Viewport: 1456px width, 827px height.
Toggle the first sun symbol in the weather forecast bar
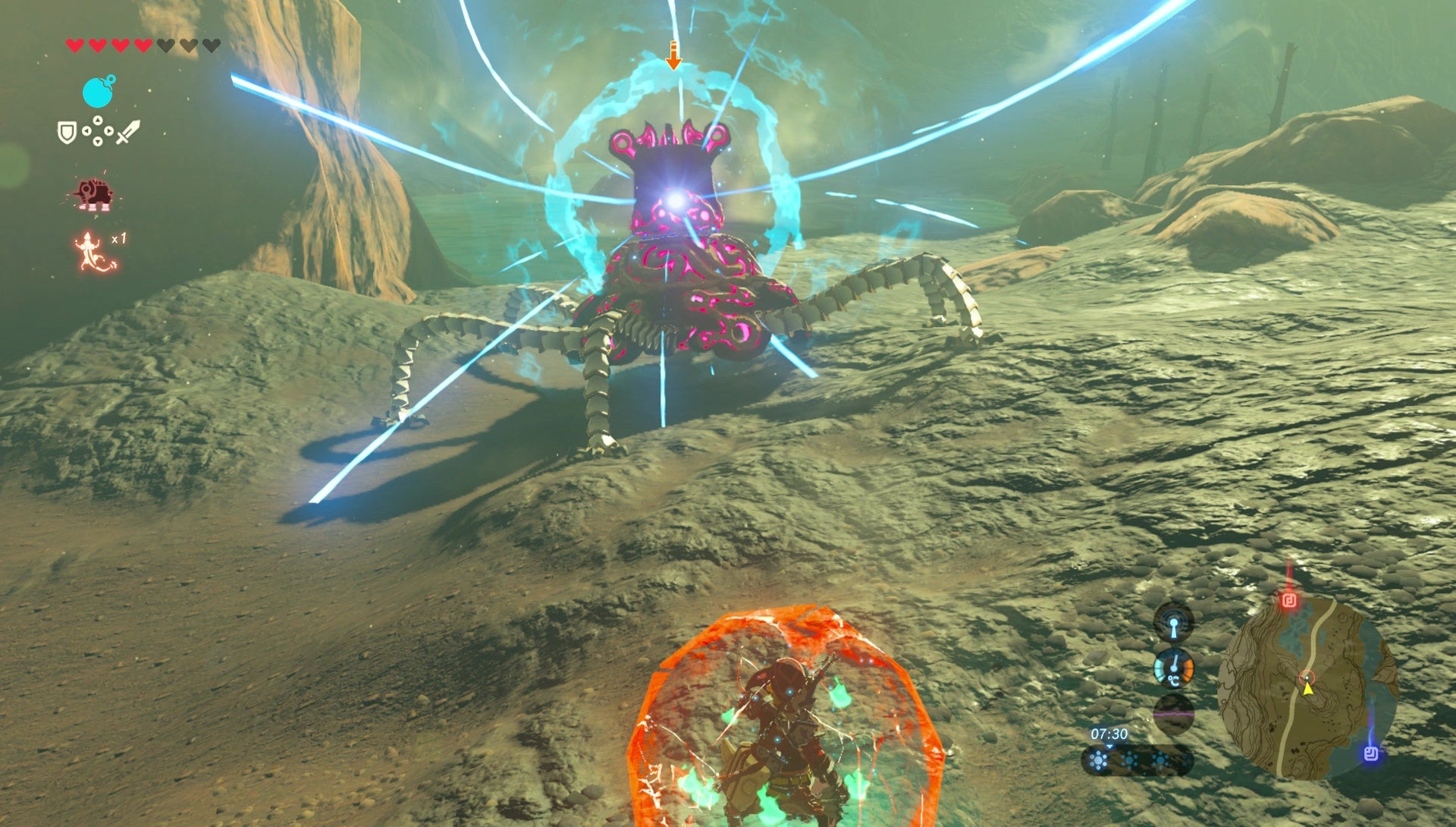tap(1098, 760)
